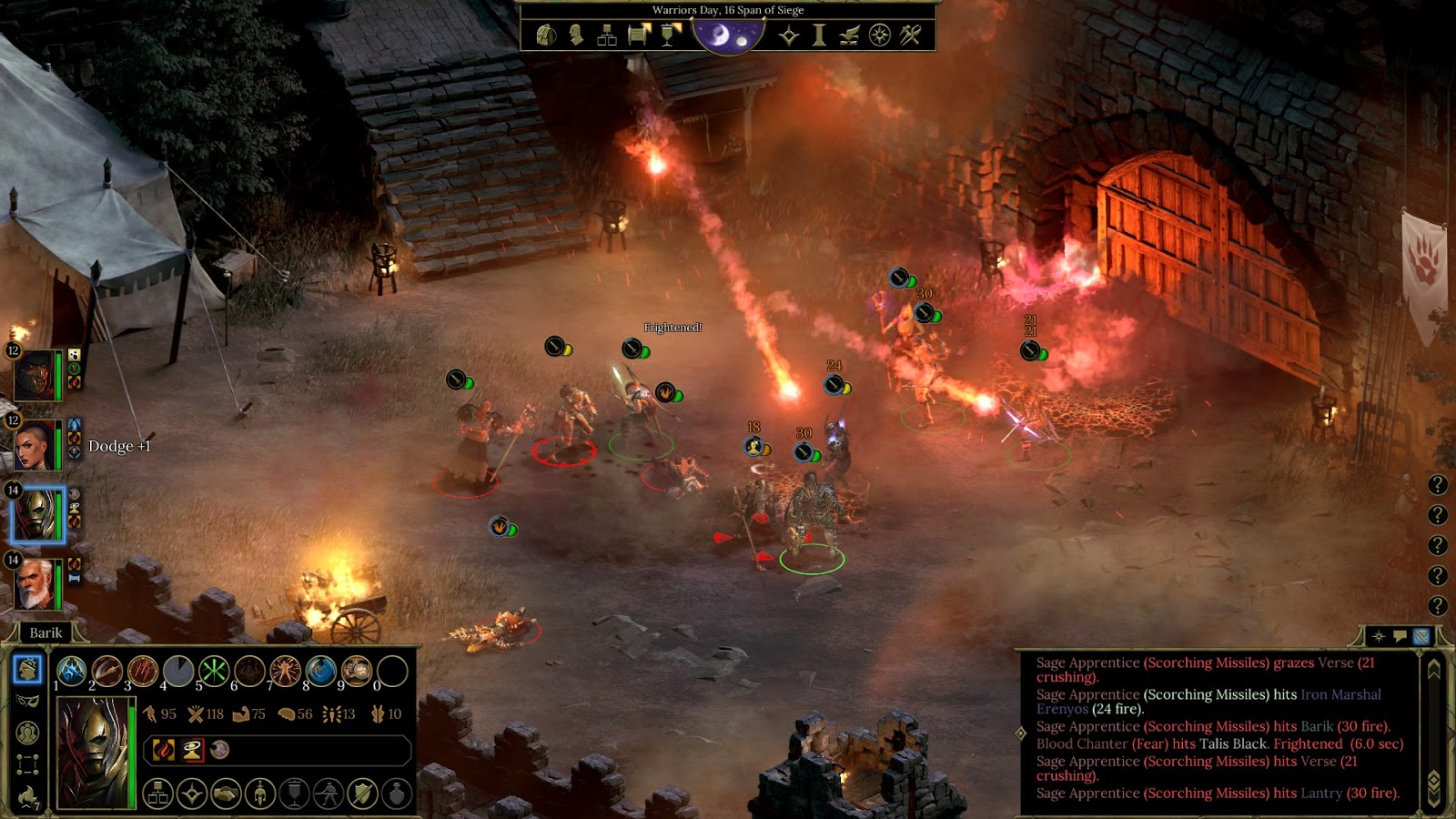Image resolution: width=1456 pixels, height=819 pixels.
Task: Open the journal scroll icon in top bar
Action: point(639,35)
